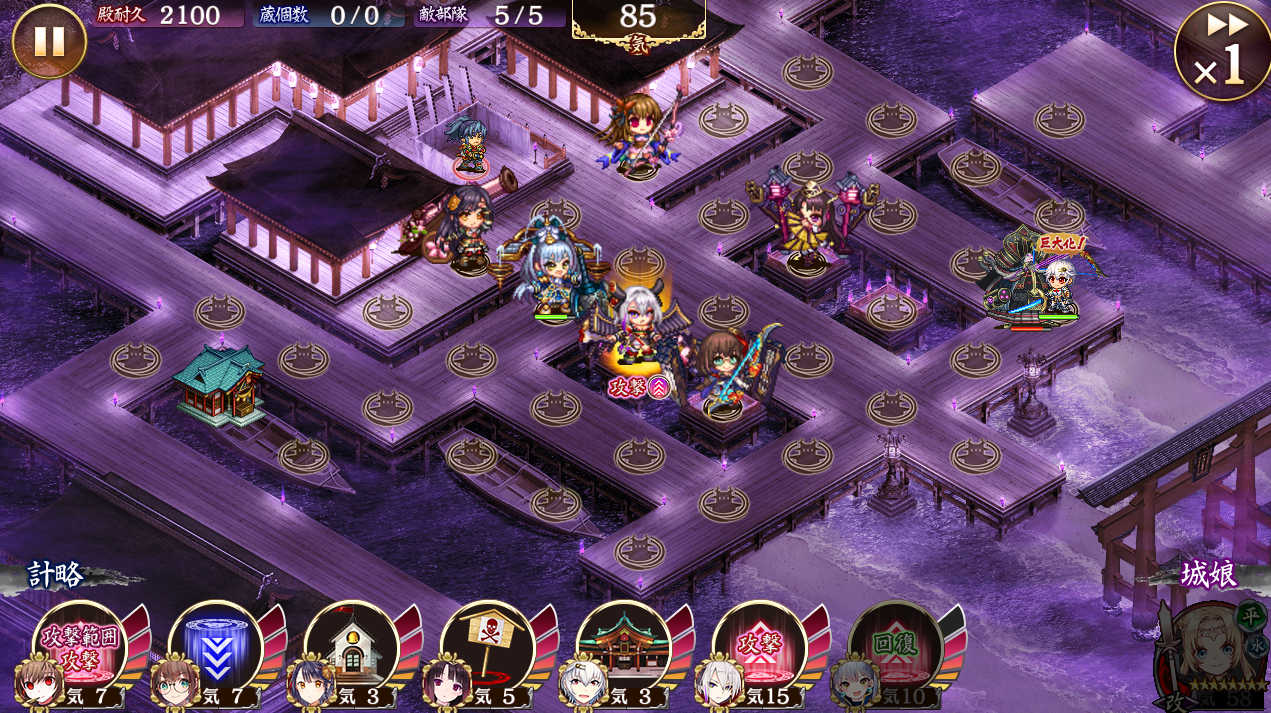Use the blue down-arrows stratagem

tap(214, 647)
